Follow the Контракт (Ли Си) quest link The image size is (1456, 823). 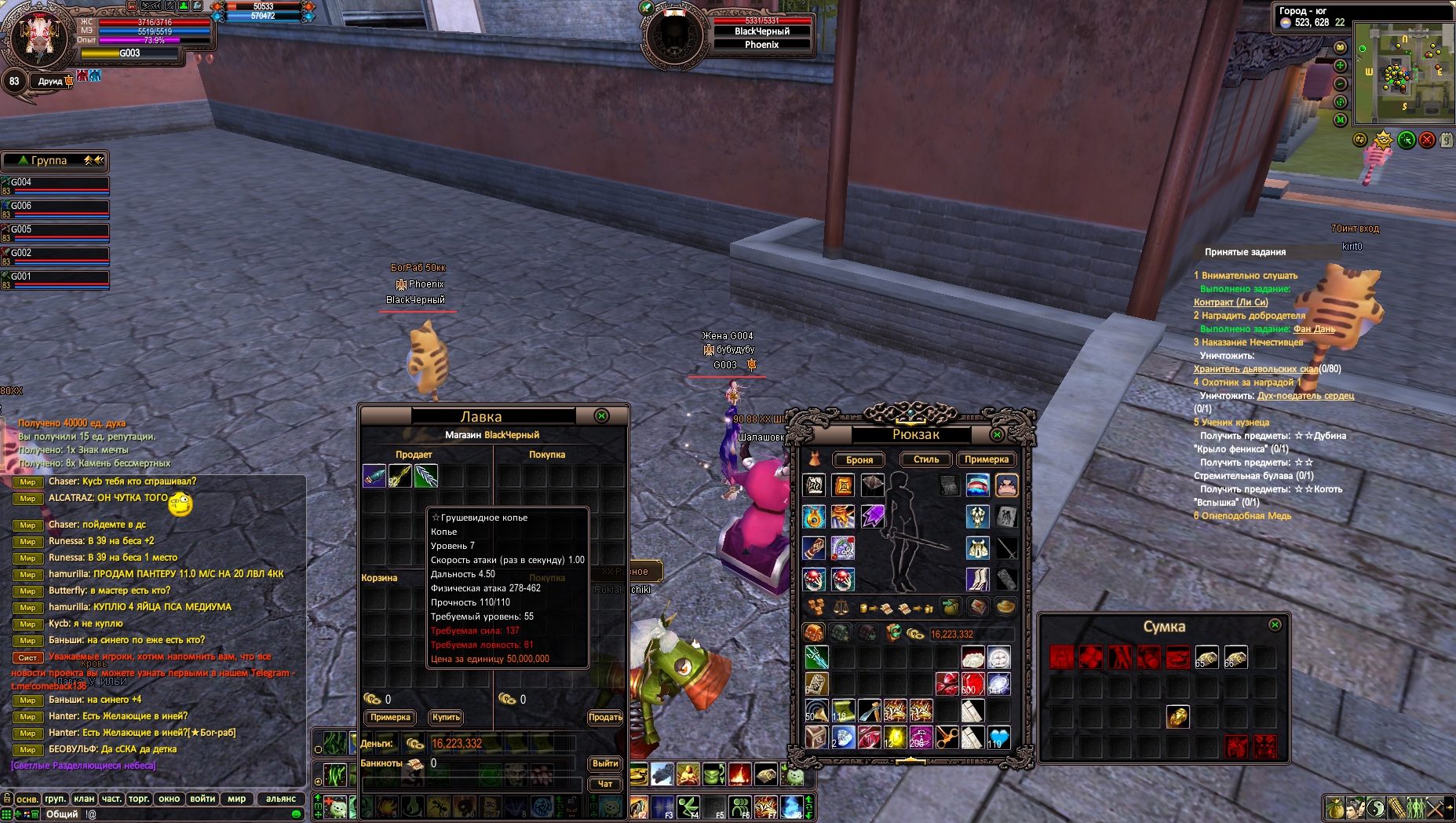(x=1230, y=302)
